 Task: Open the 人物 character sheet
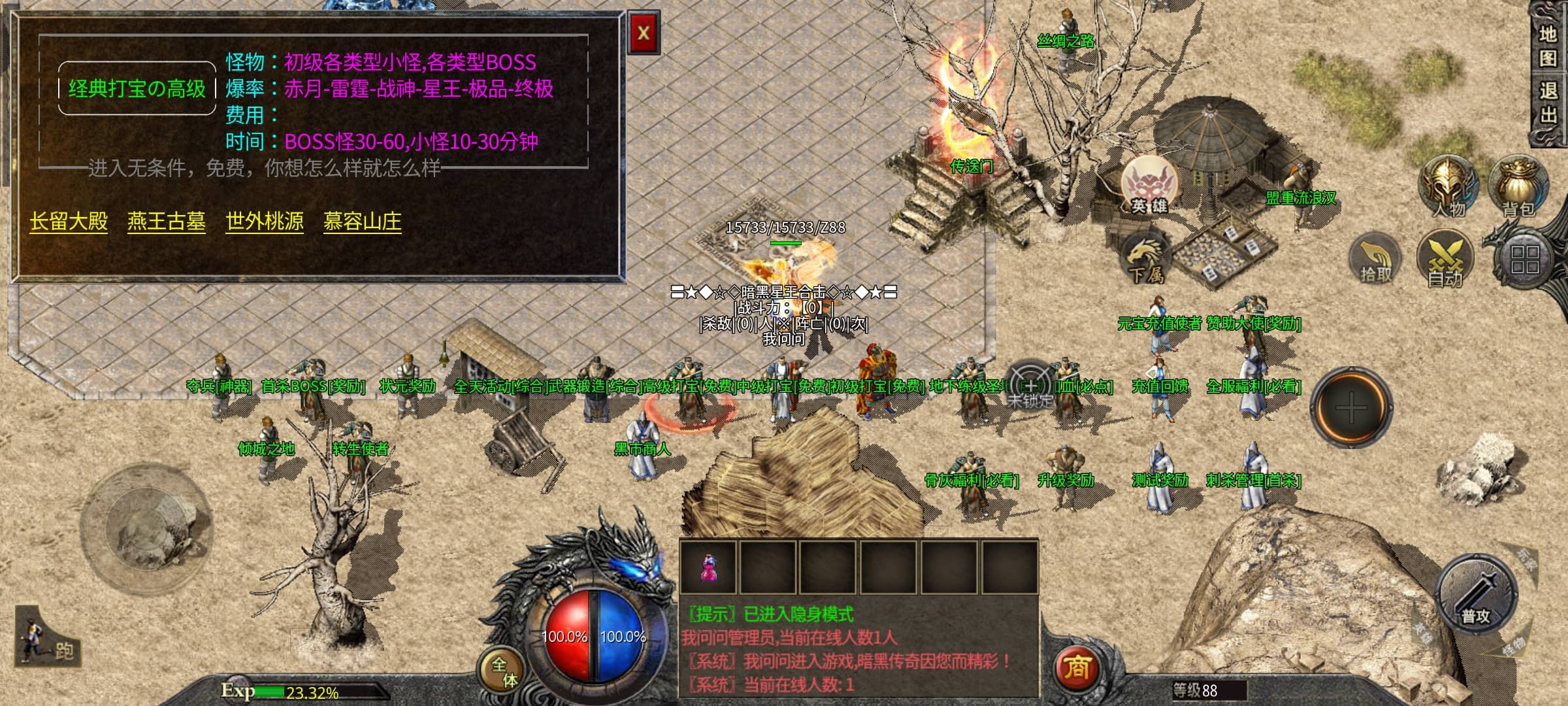pyautogui.click(x=1448, y=186)
